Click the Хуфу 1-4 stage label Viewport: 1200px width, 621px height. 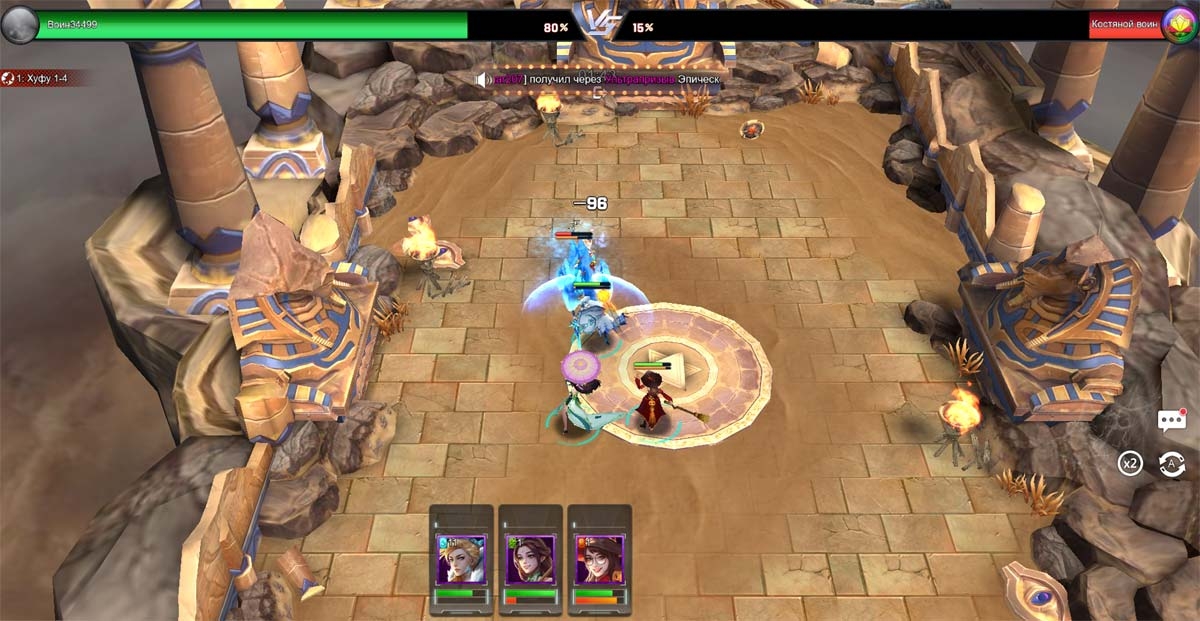[x=44, y=77]
